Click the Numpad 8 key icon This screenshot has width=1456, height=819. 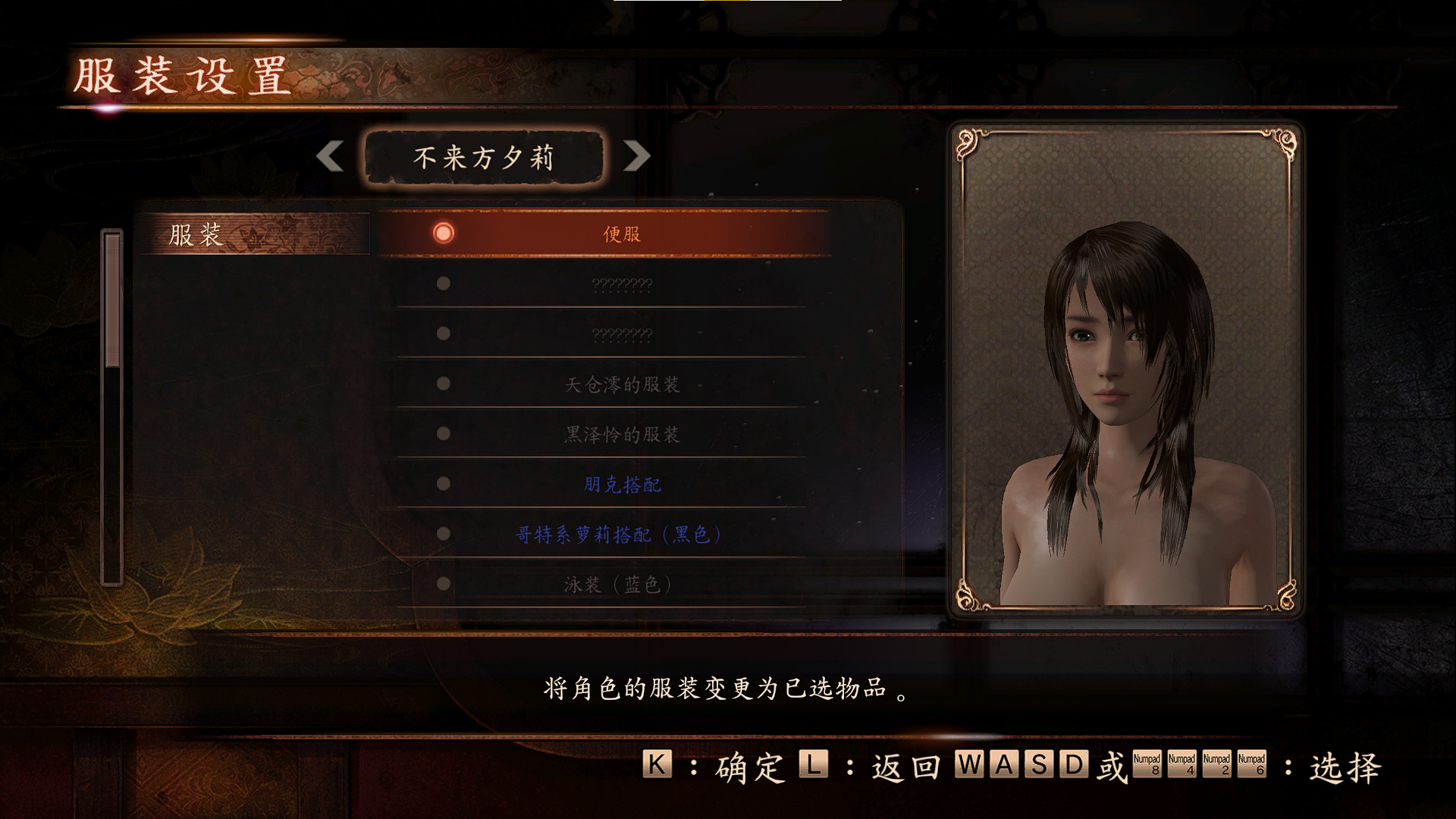(1147, 764)
